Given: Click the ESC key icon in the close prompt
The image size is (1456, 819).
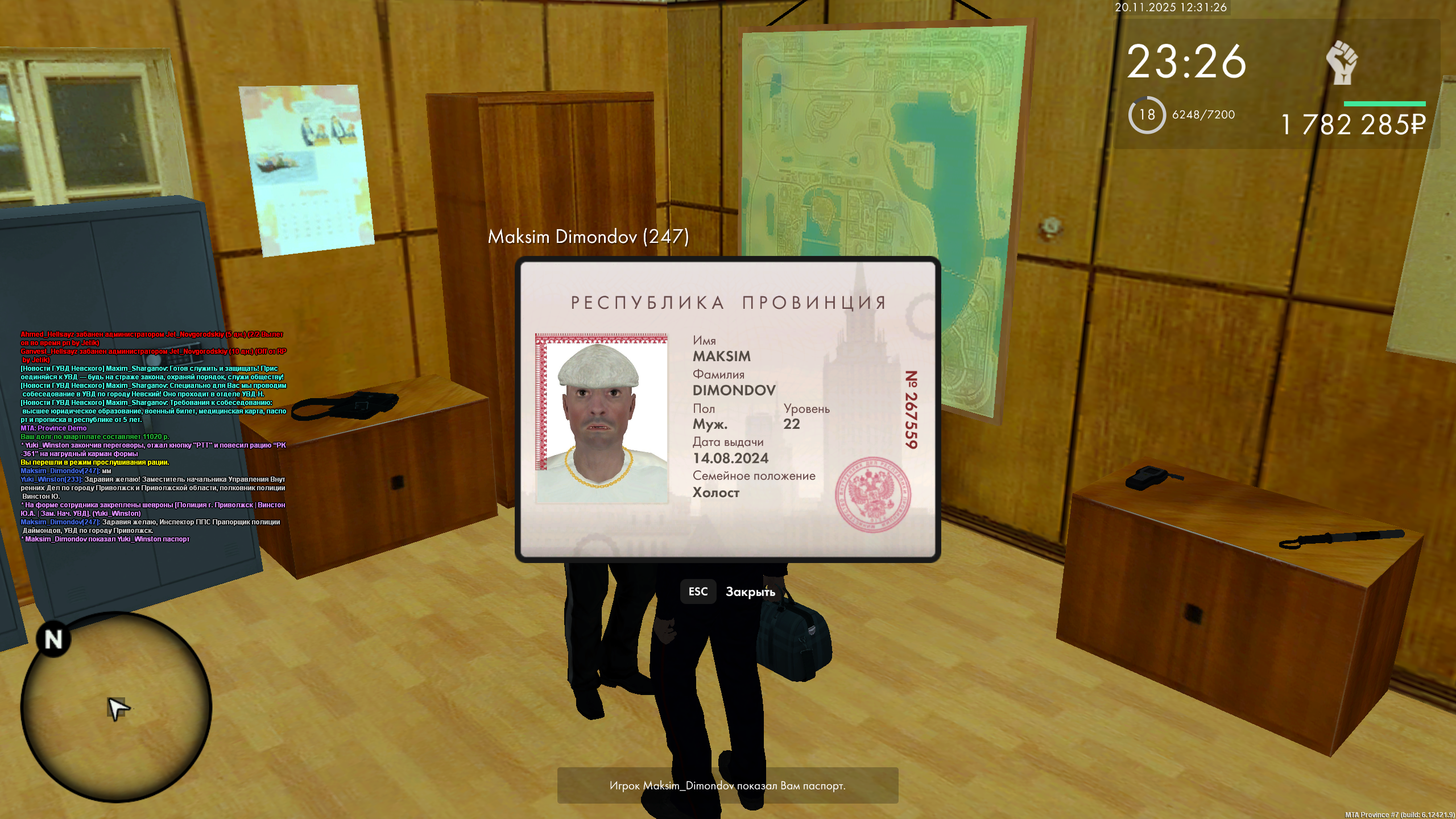Looking at the screenshot, I should click(698, 591).
